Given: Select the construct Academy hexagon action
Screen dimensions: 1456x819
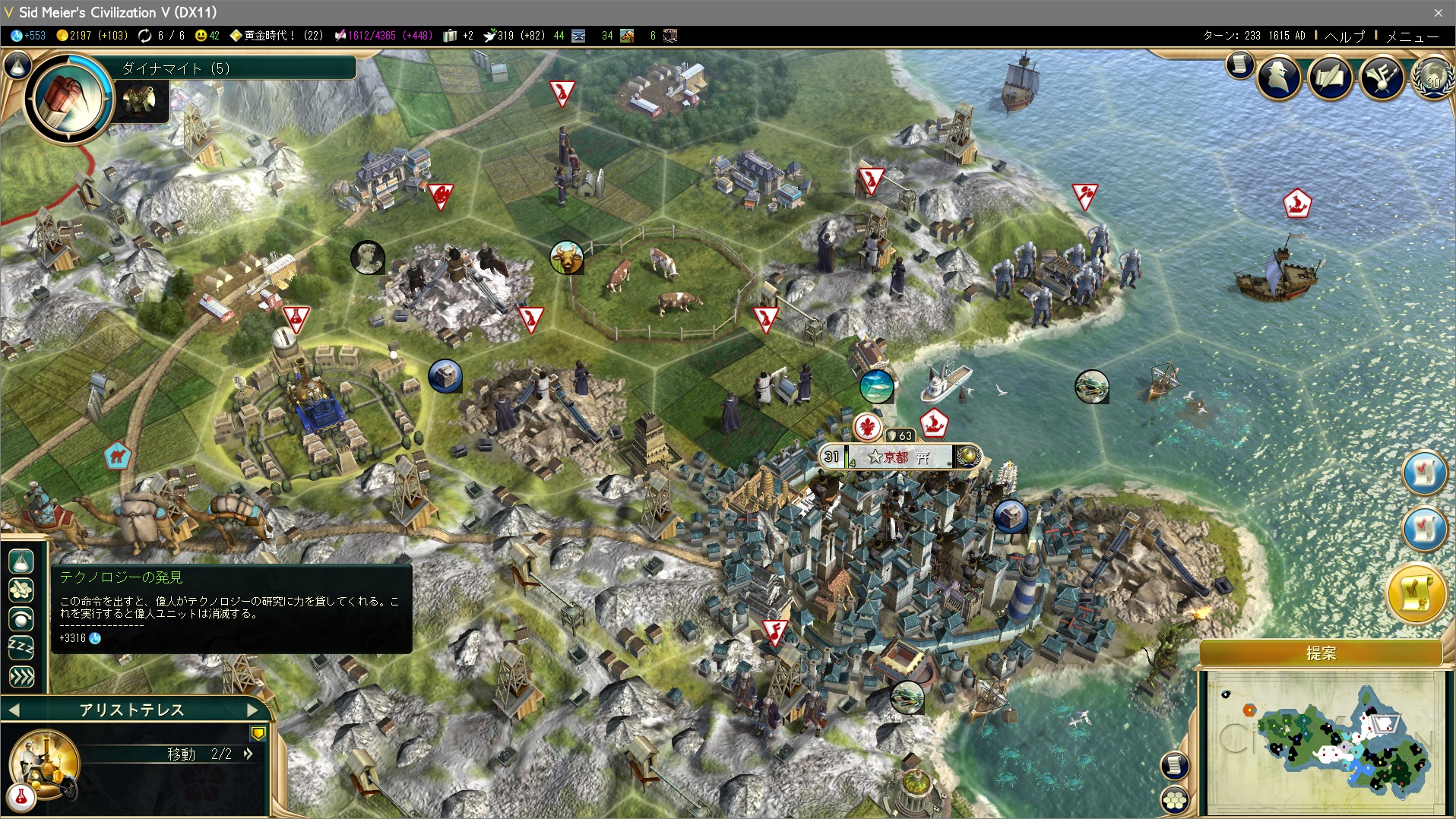Looking at the screenshot, I should click(21, 590).
